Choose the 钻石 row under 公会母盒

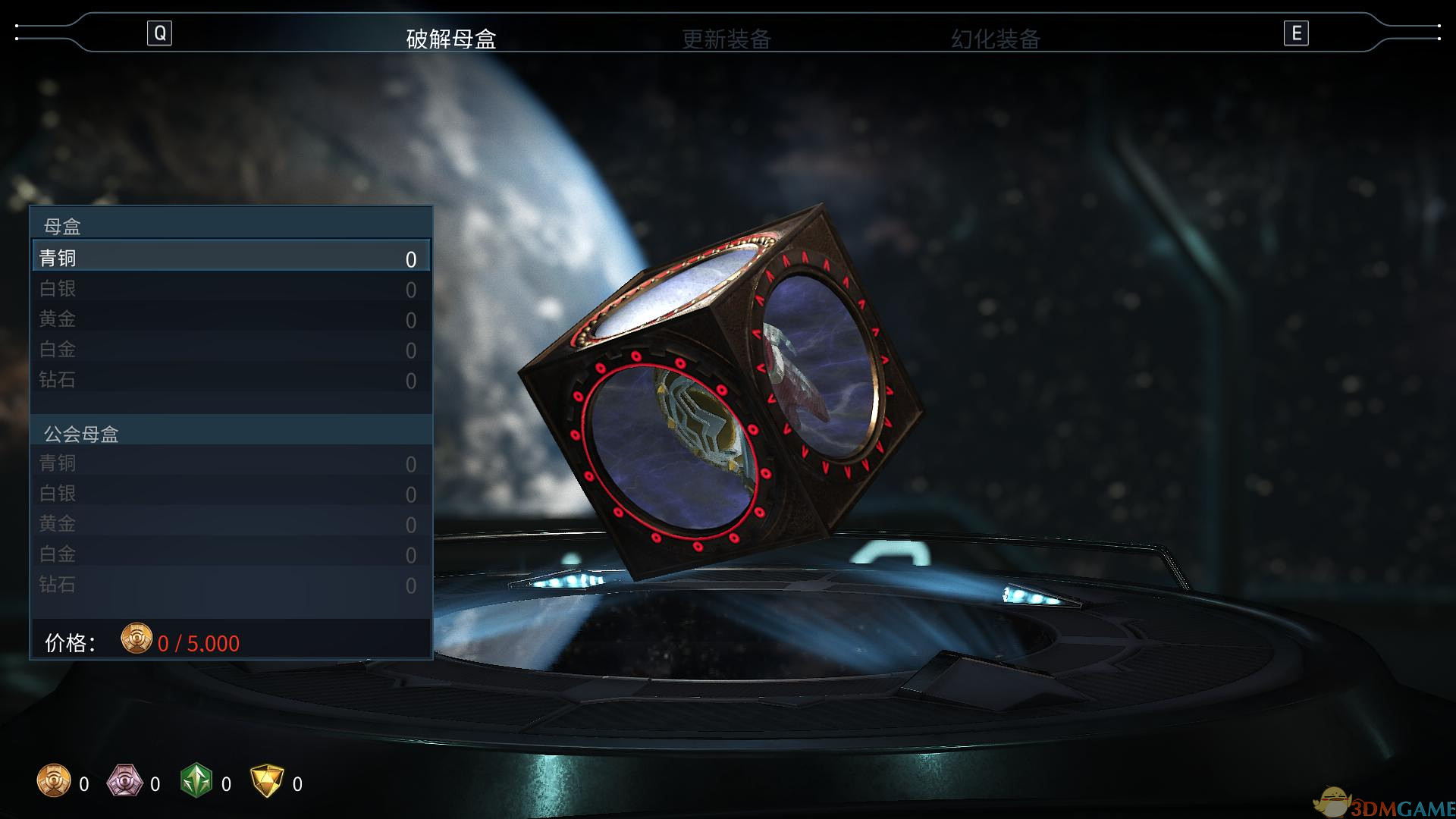click(231, 585)
